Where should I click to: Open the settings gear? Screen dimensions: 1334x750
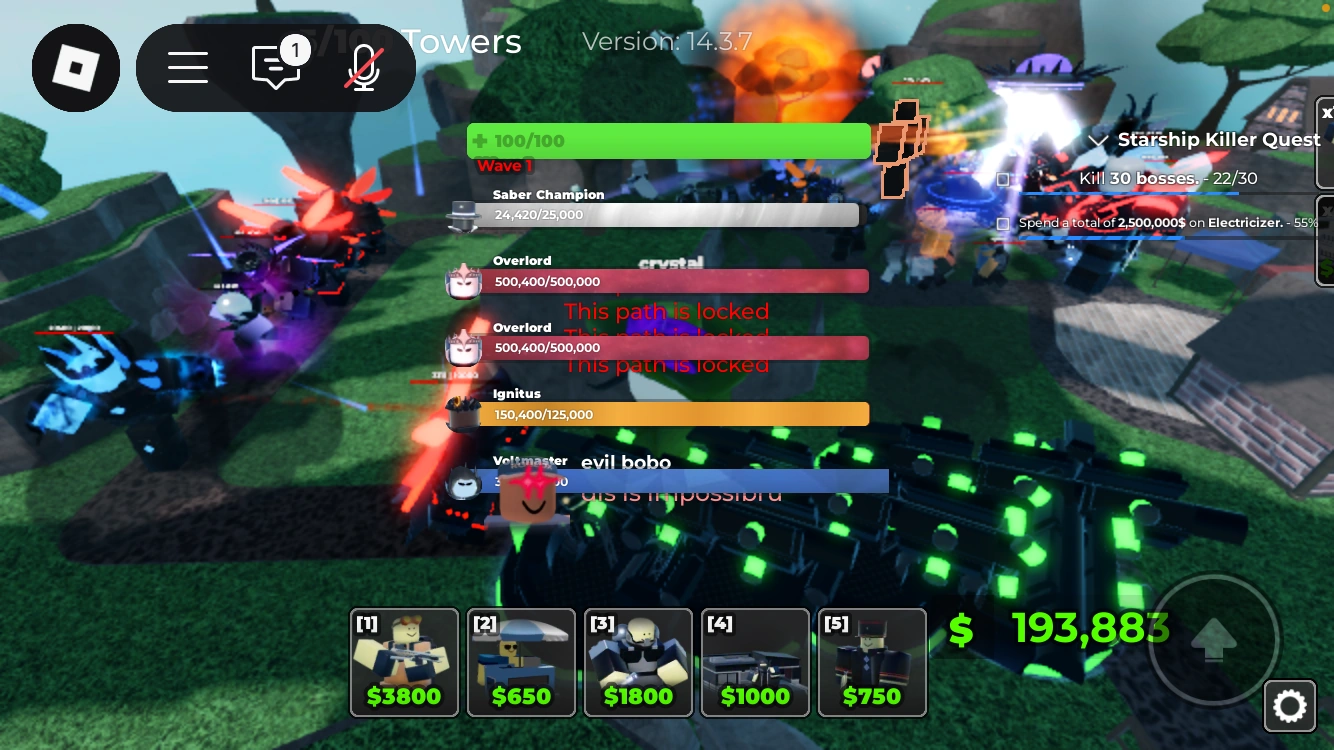(1290, 705)
